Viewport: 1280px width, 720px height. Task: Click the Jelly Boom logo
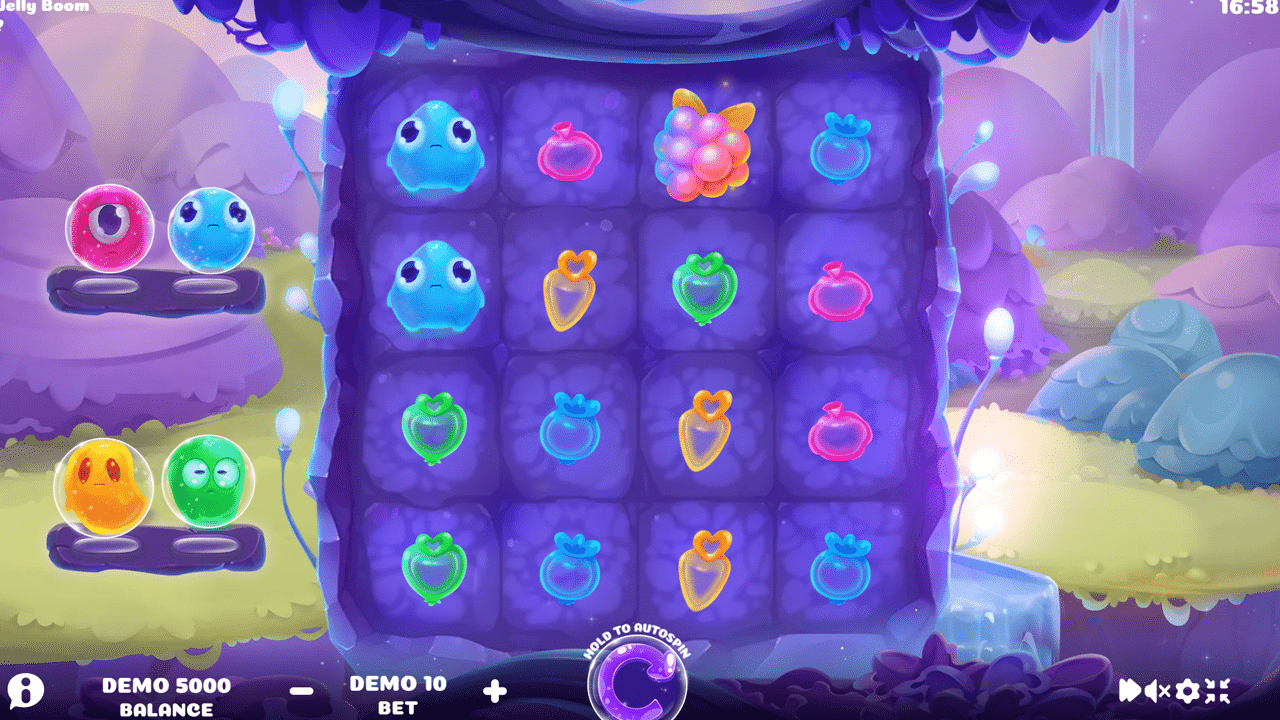(44, 8)
